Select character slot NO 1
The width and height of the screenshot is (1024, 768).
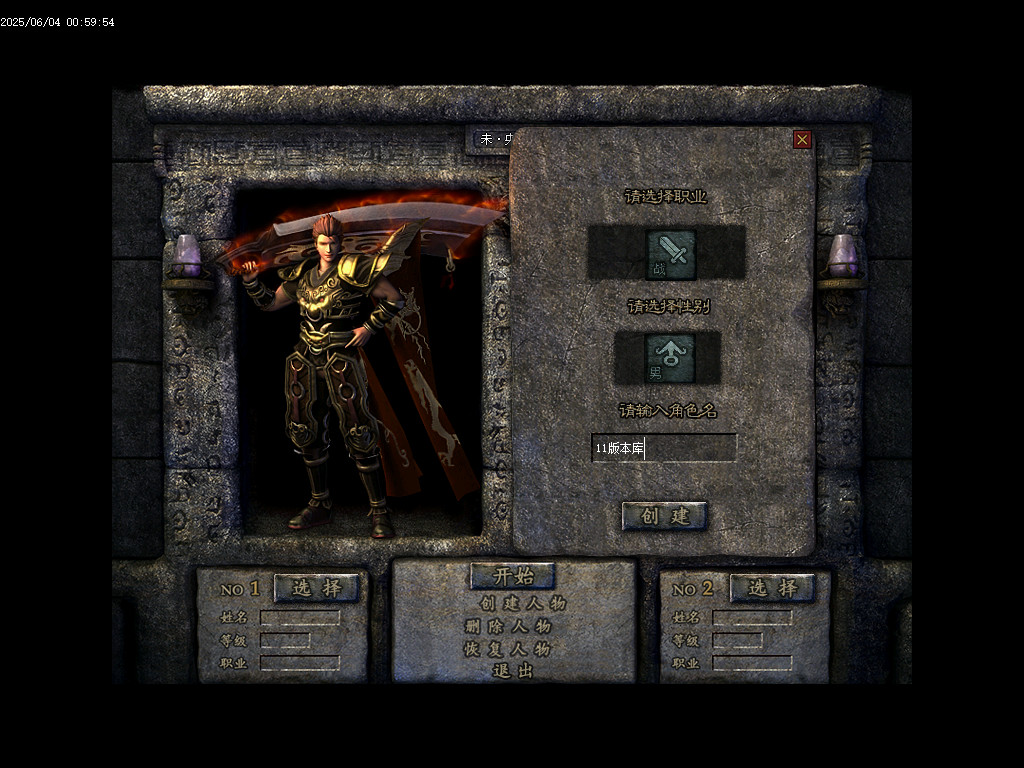click(316, 588)
